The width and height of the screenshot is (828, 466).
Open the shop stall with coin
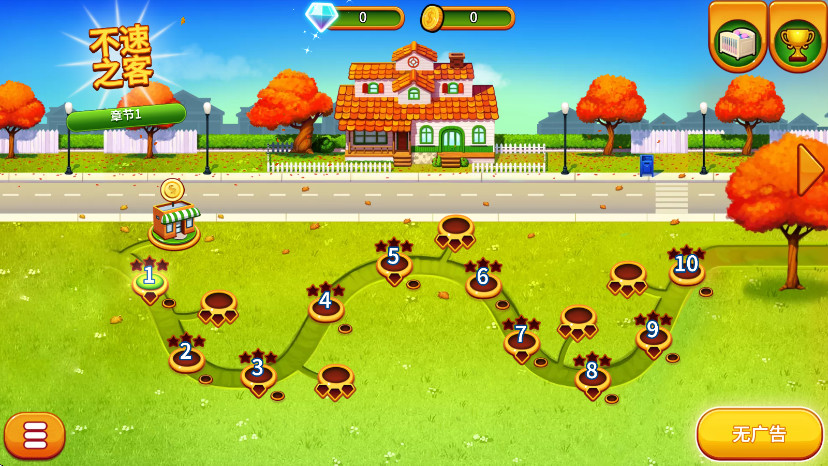(174, 219)
